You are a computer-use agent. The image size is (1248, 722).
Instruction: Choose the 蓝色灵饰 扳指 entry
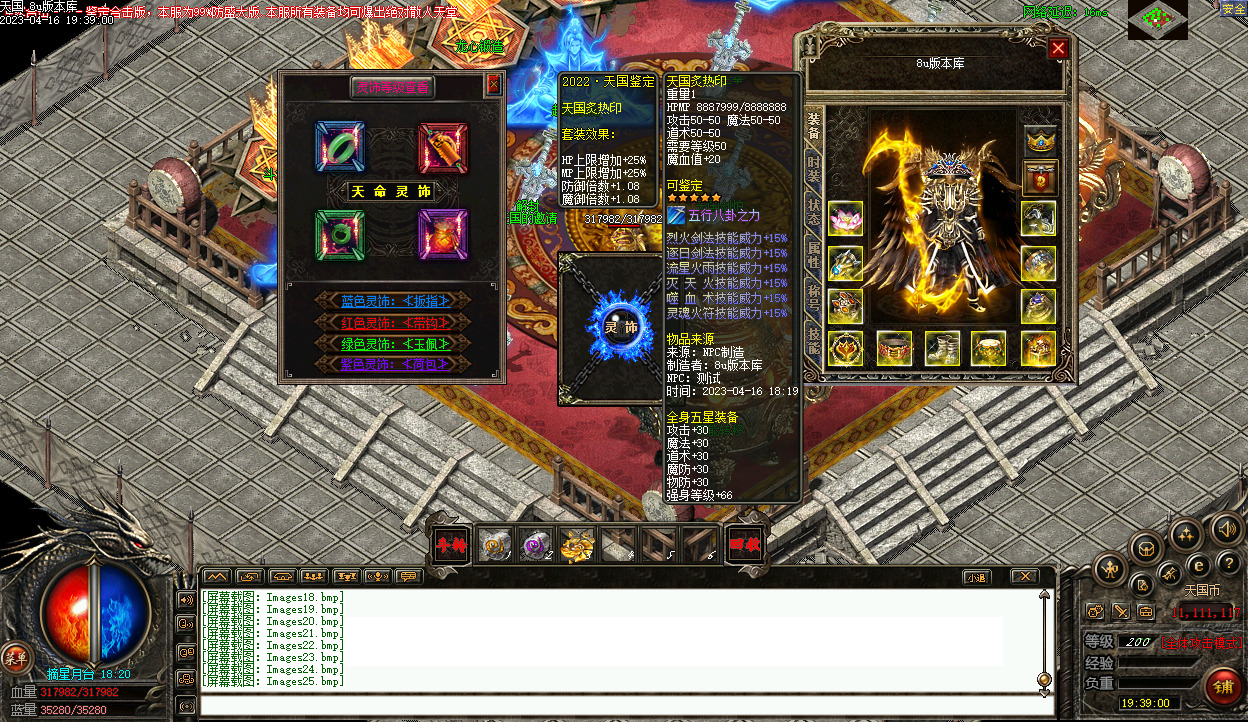point(392,300)
